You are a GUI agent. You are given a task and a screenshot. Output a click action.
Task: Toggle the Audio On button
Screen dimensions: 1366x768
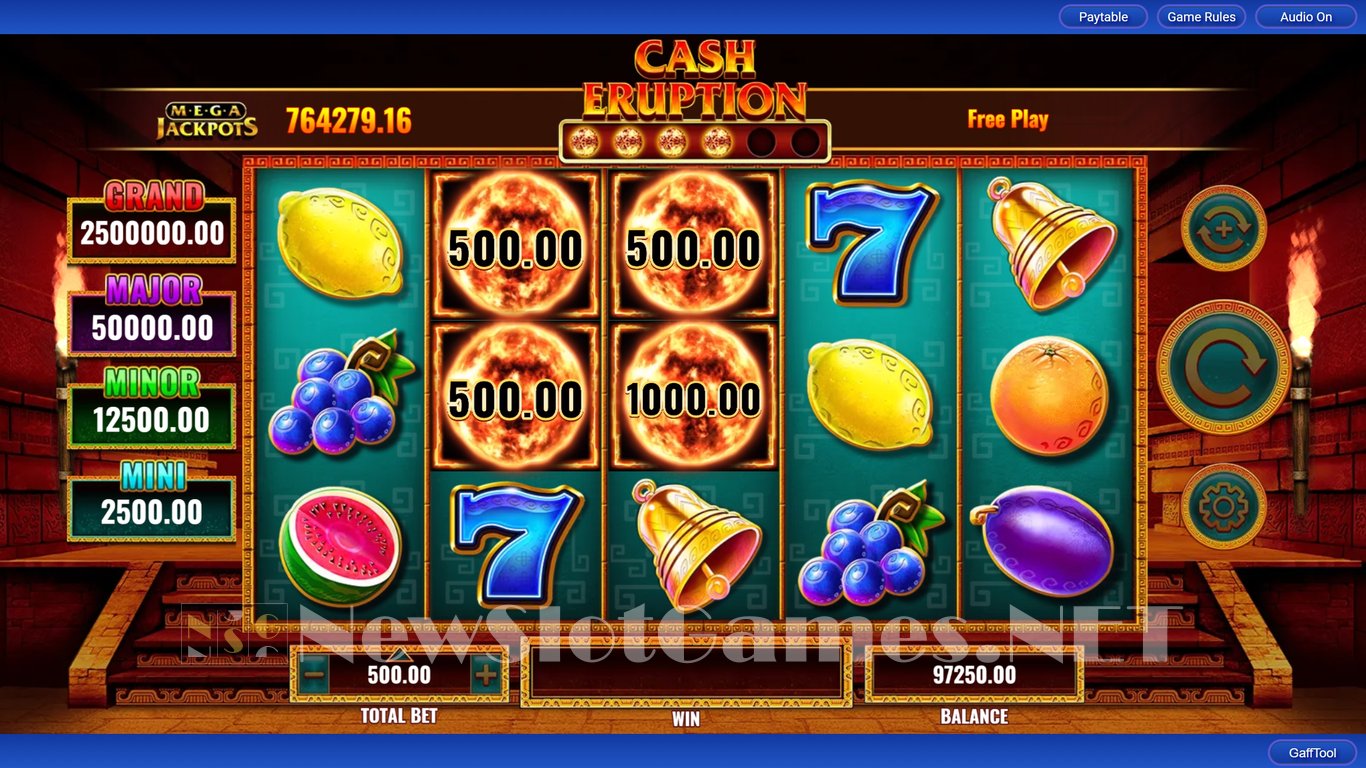(x=1306, y=17)
